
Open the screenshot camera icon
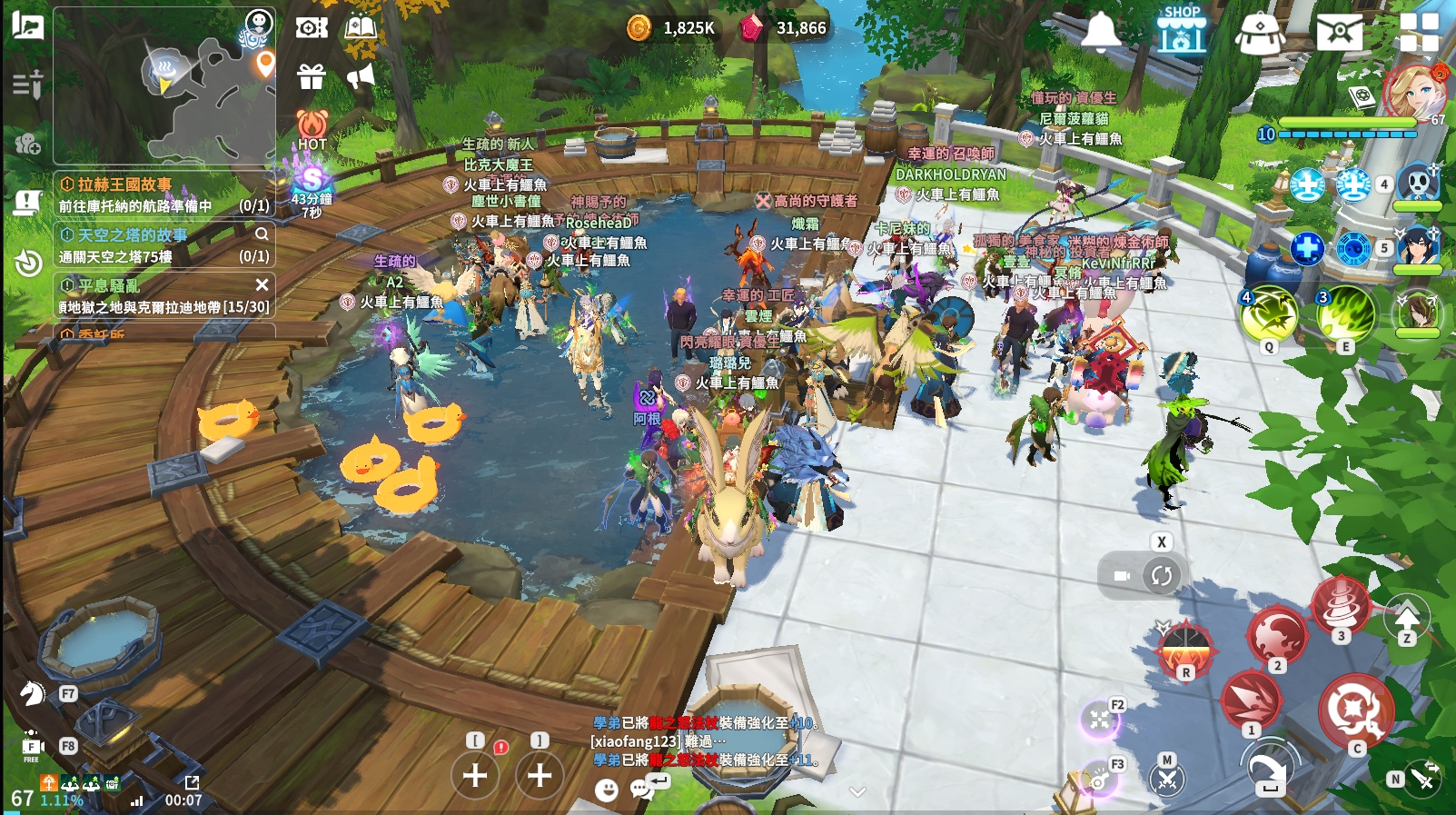(x=311, y=28)
